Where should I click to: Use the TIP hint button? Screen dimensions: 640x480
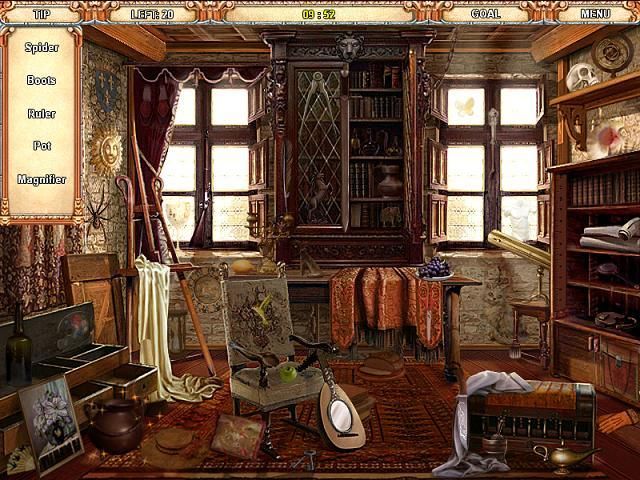pyautogui.click(x=42, y=14)
